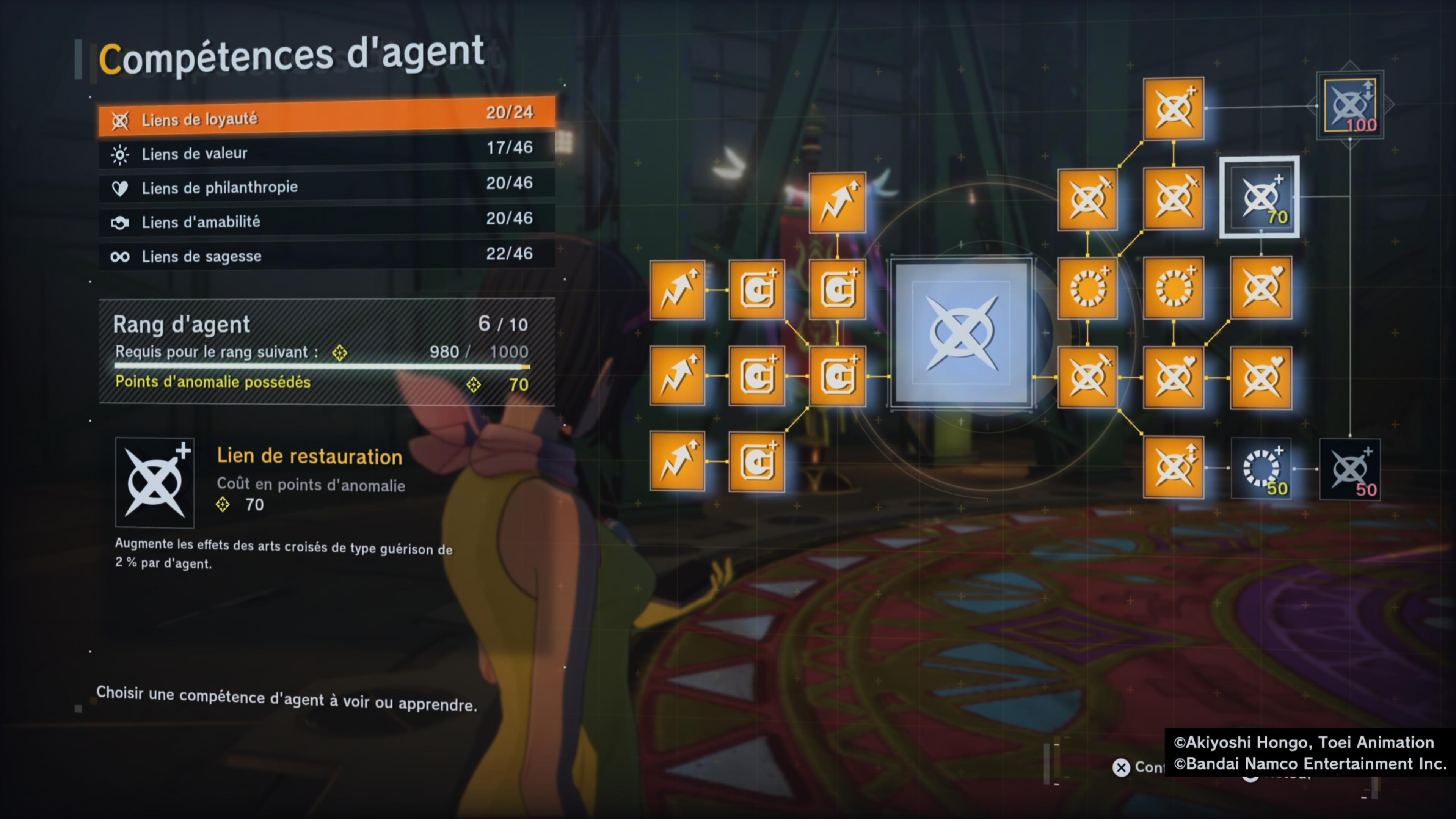The image size is (1456, 819).
Task: Open the Liens de philanthropie category
Action: point(326,186)
